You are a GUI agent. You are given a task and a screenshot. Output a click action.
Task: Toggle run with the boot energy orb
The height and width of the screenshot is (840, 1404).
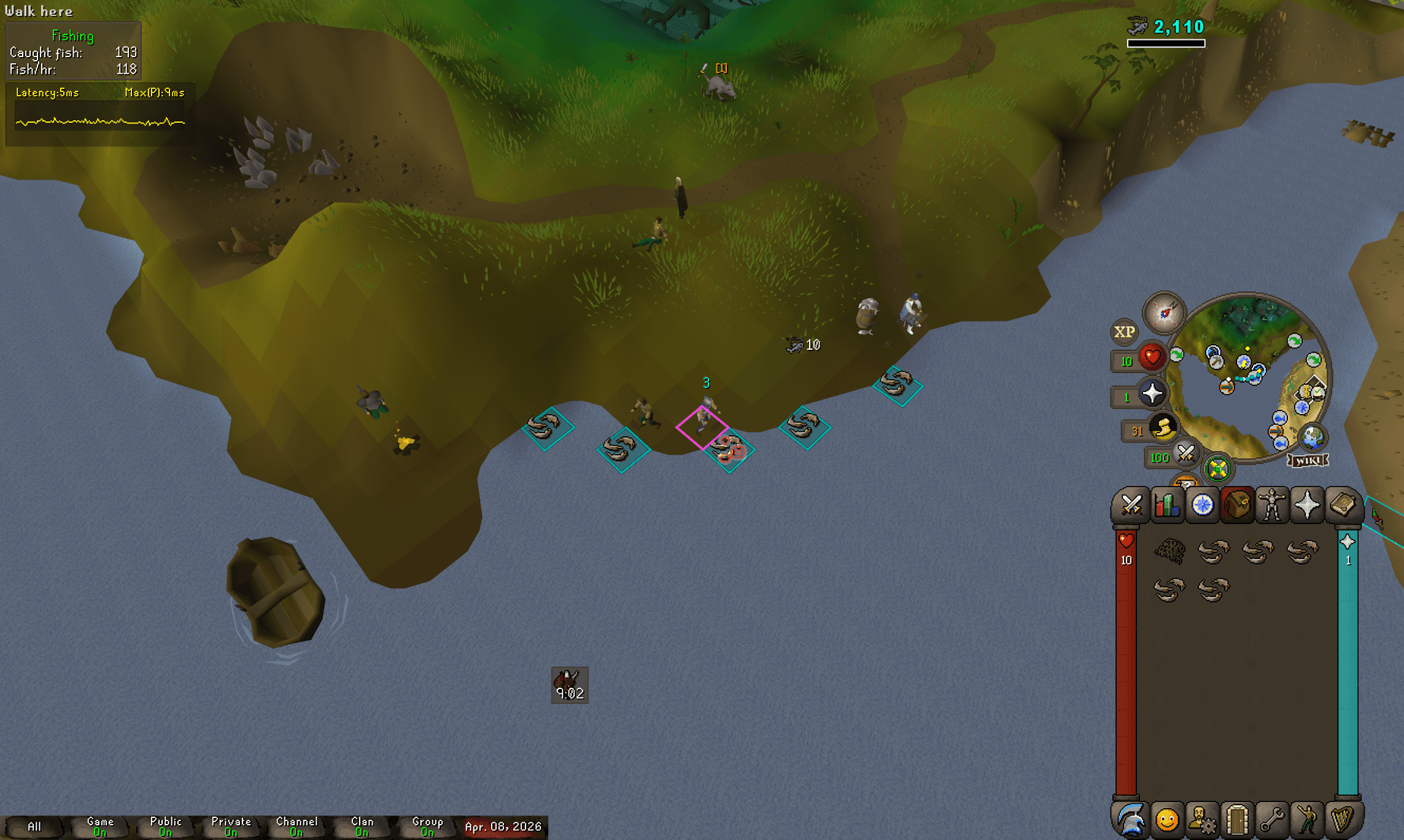(1162, 428)
